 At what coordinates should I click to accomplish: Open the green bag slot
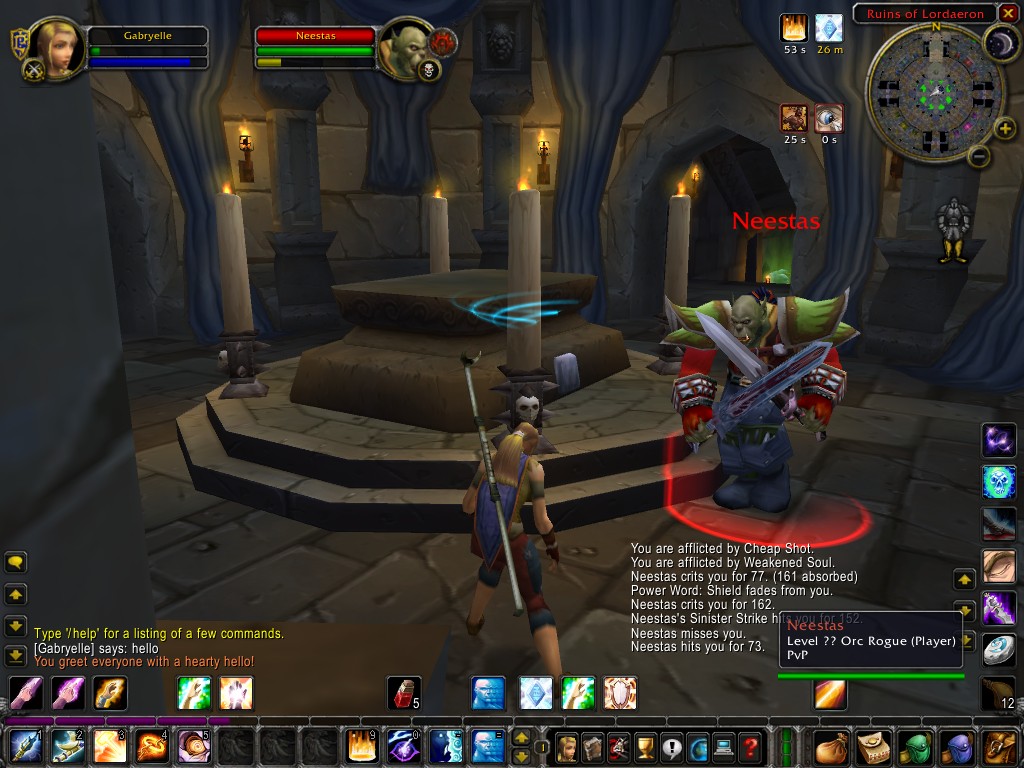(x=916, y=747)
